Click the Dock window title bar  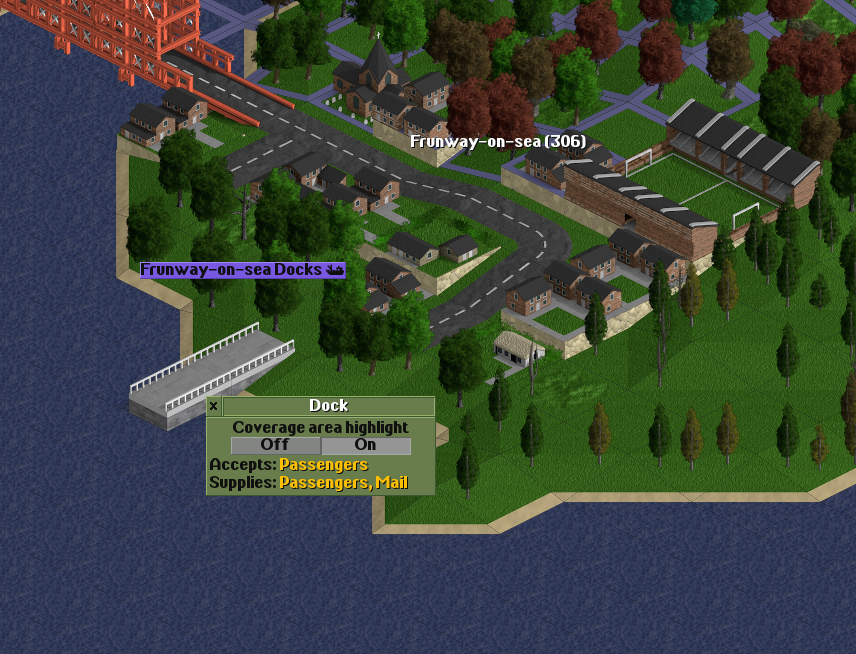coord(328,406)
